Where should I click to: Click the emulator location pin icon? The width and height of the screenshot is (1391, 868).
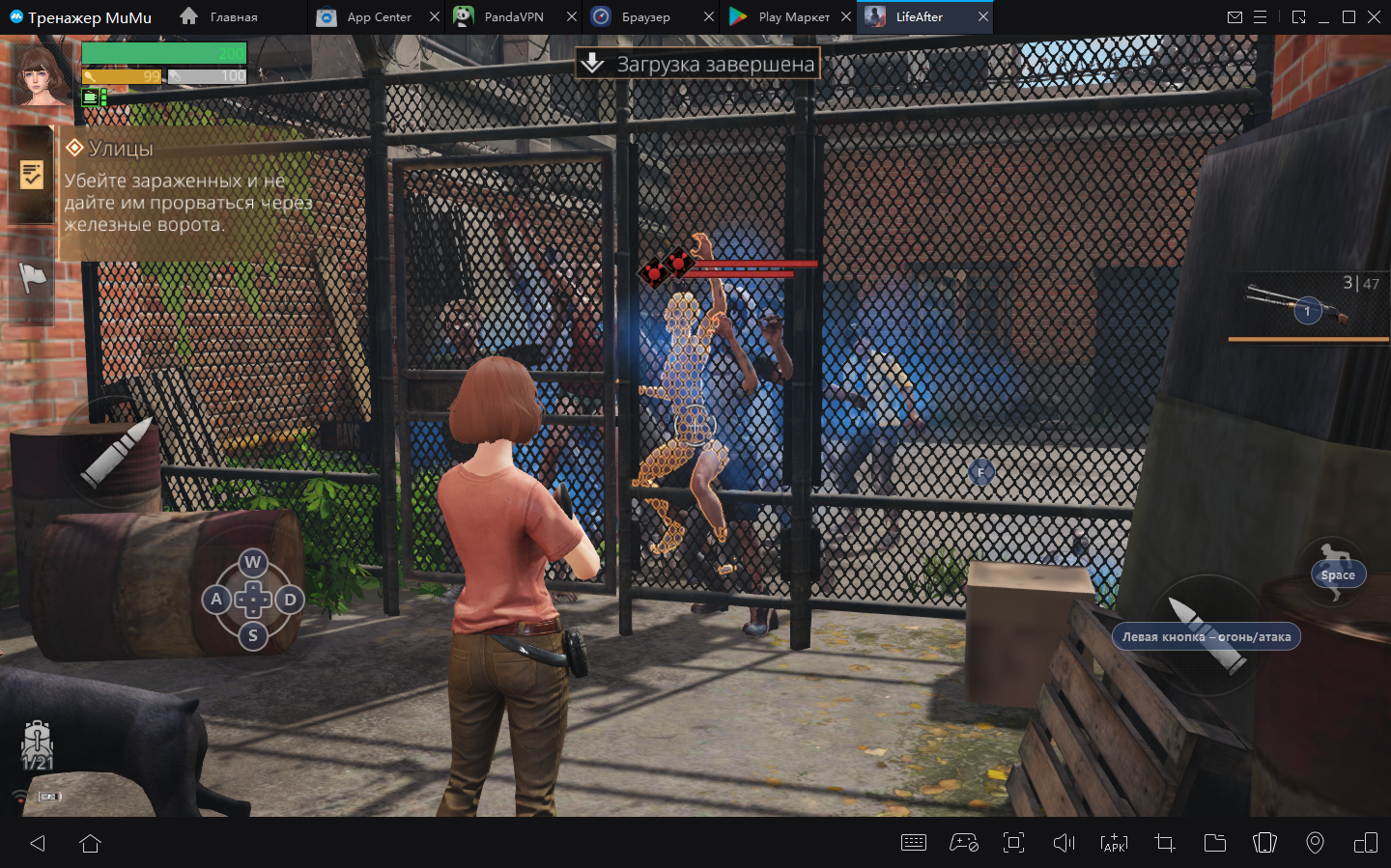pyautogui.click(x=1315, y=843)
